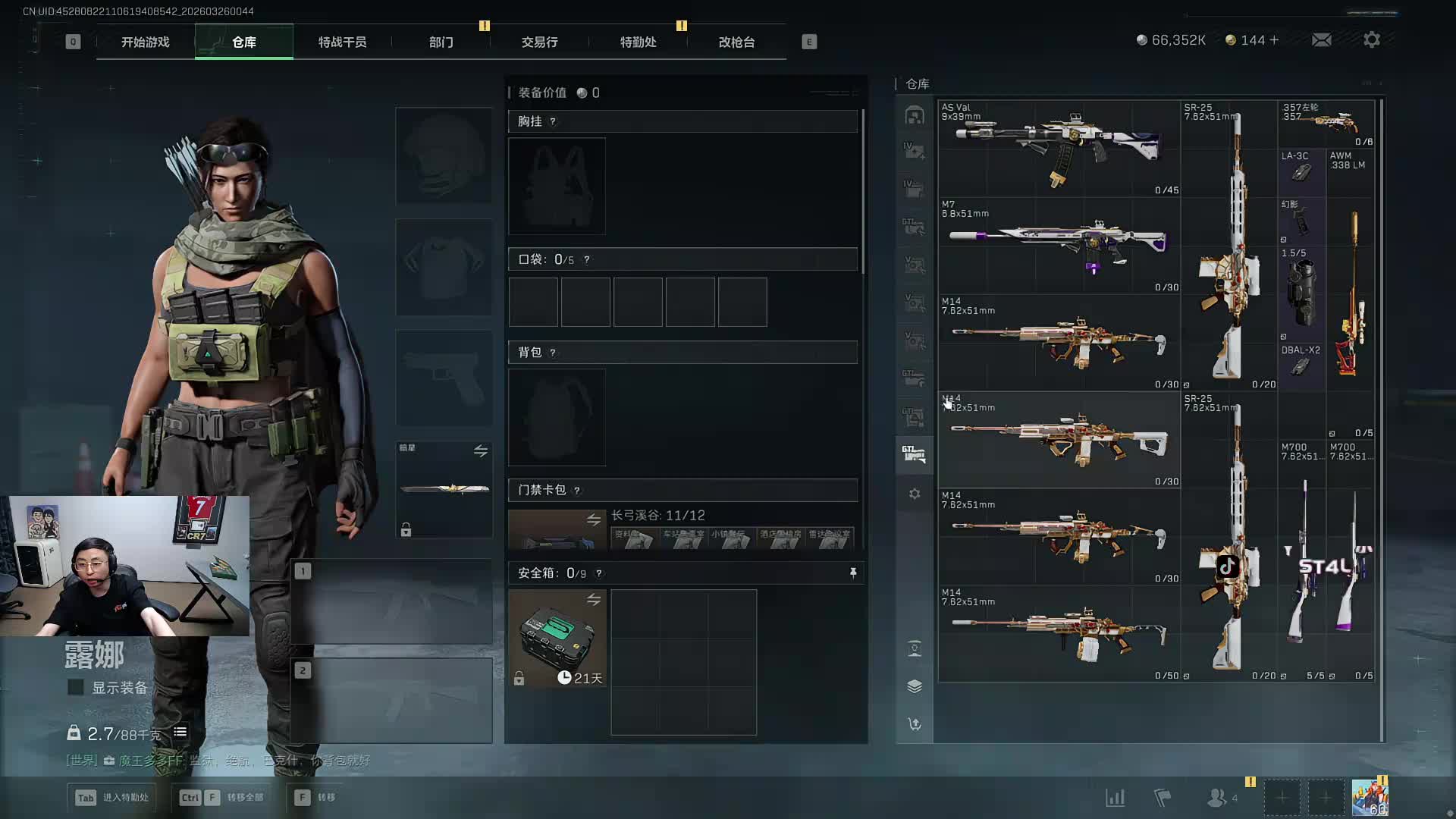
Task: Switch to the 改枪台 tab
Action: pyautogui.click(x=736, y=42)
